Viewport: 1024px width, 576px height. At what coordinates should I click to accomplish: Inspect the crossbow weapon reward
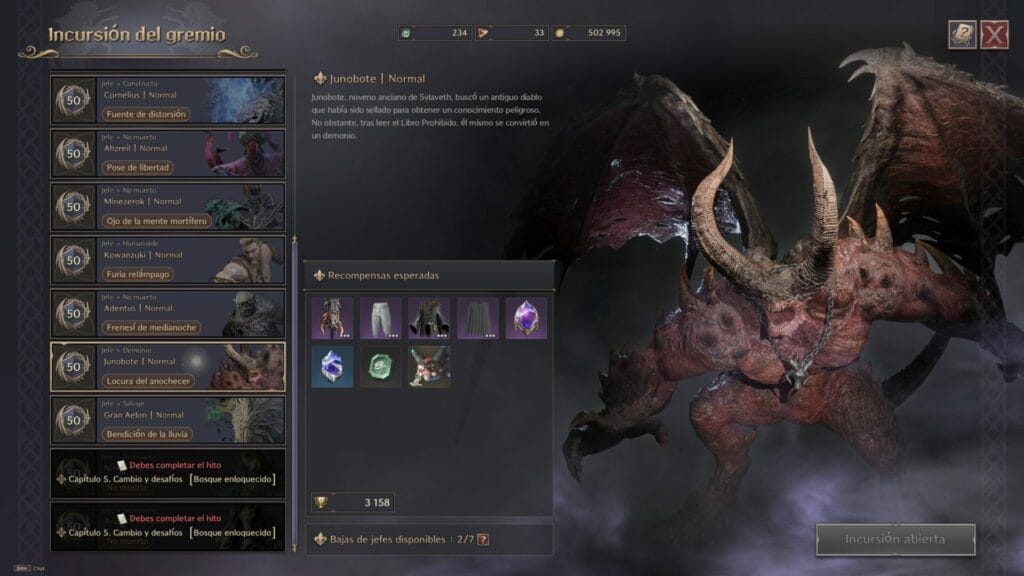tap(332, 318)
